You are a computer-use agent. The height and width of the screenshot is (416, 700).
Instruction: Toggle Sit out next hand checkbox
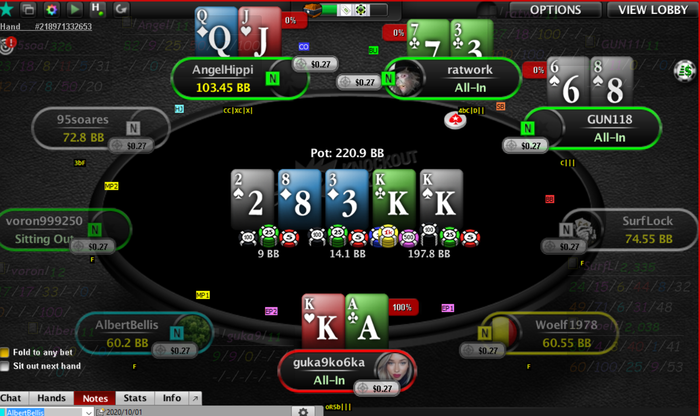coord(5,367)
